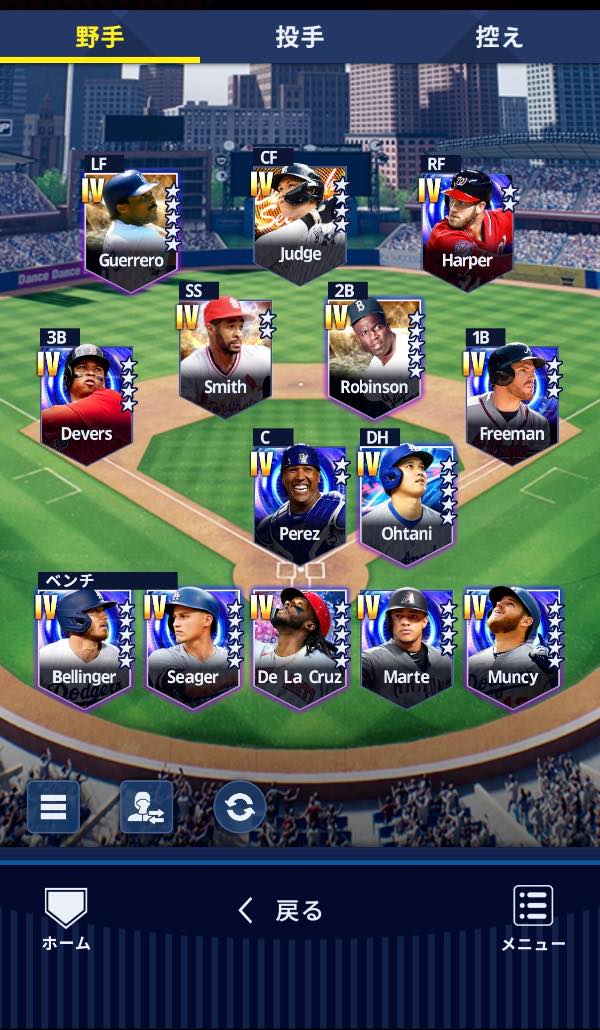Select Bellinger on the bench
Screen dimensions: 600x1030
[84, 647]
